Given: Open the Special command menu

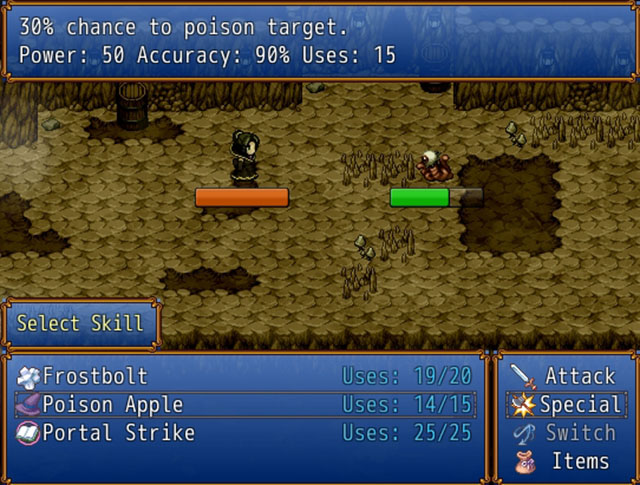Looking at the screenshot, I should tap(579, 405).
